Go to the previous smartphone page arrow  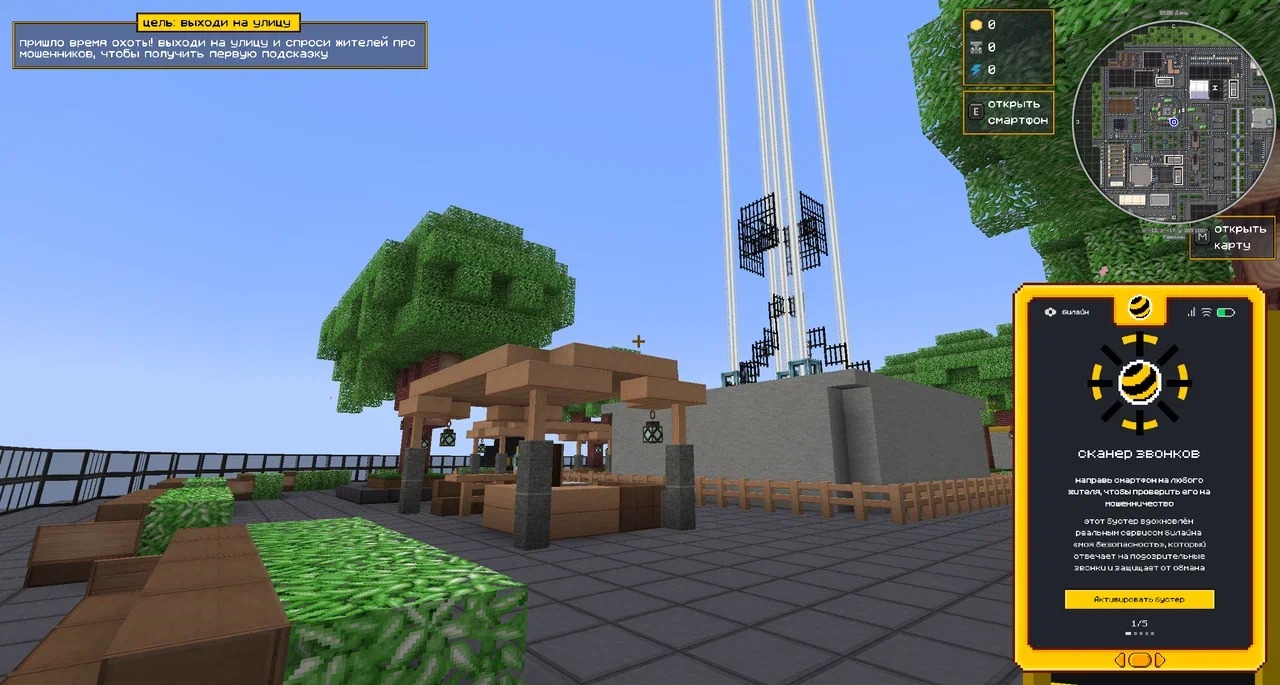pyautogui.click(x=1119, y=660)
